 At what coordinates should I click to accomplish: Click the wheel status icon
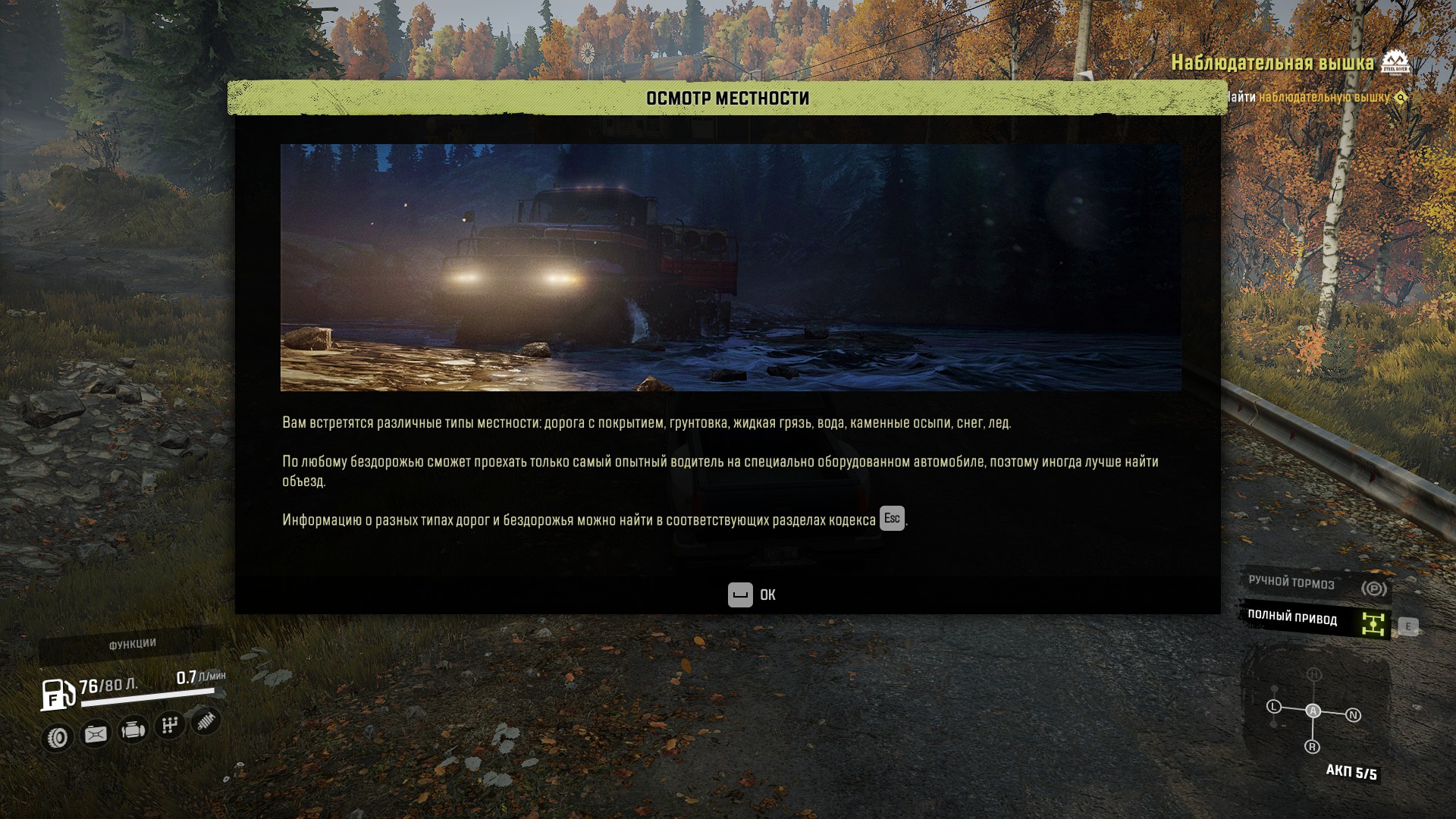coord(58,737)
